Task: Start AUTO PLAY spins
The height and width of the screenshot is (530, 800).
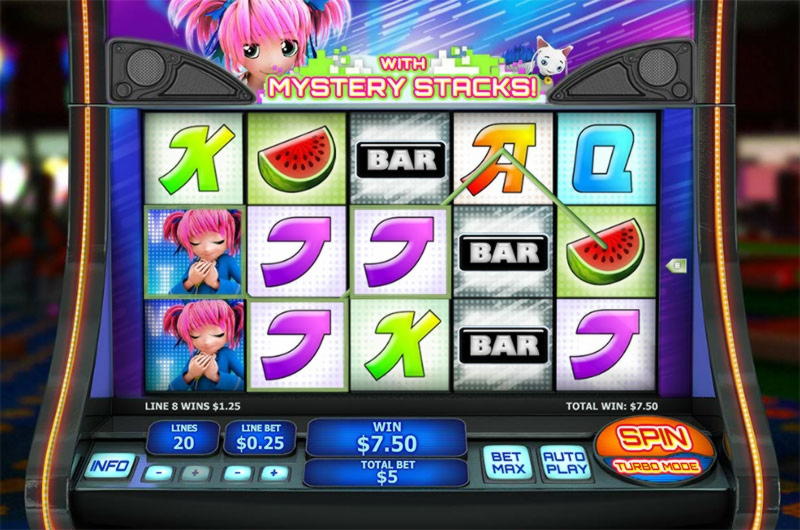Action: click(564, 463)
